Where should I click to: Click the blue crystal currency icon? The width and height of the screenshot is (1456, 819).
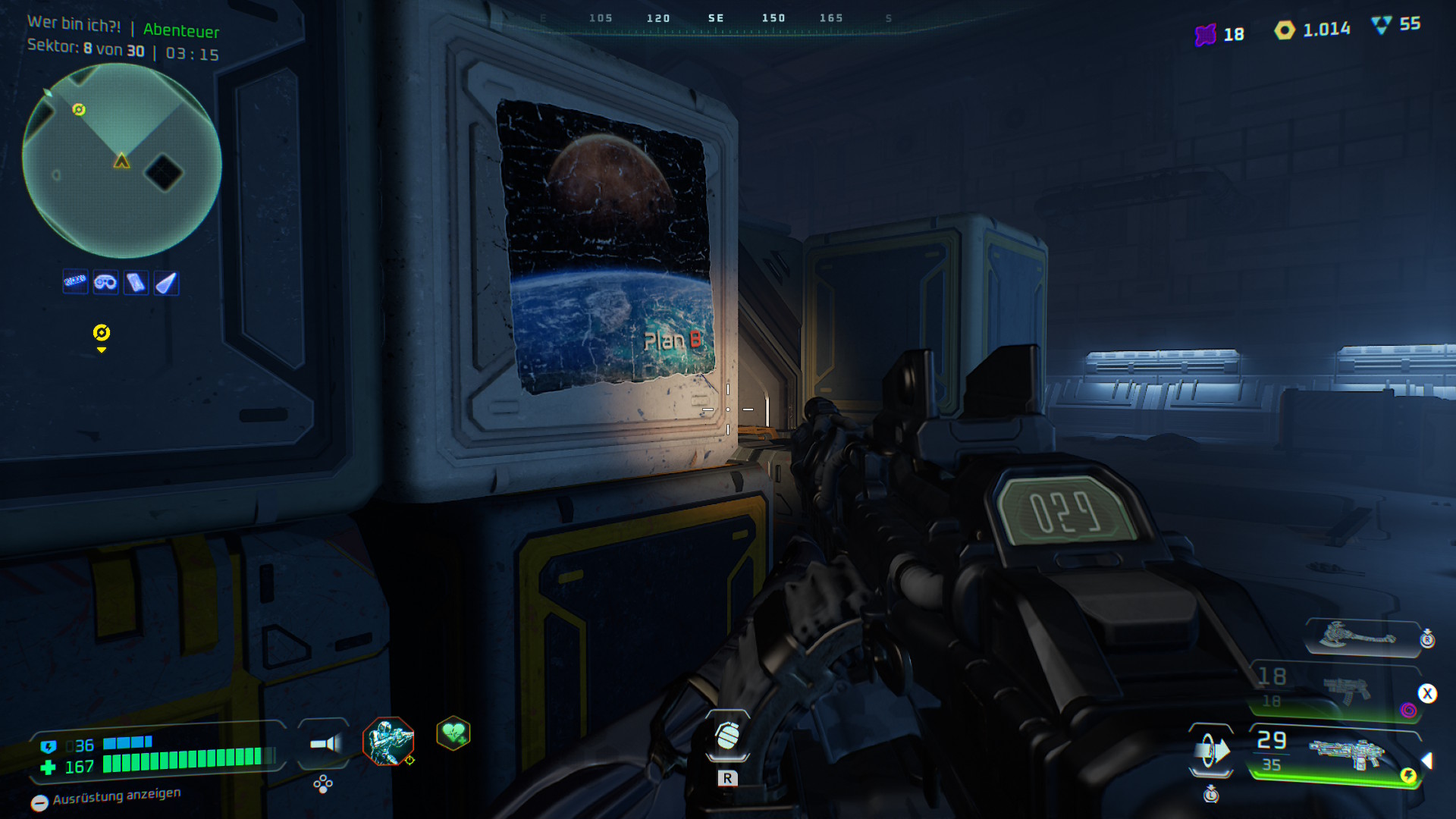(x=1382, y=25)
